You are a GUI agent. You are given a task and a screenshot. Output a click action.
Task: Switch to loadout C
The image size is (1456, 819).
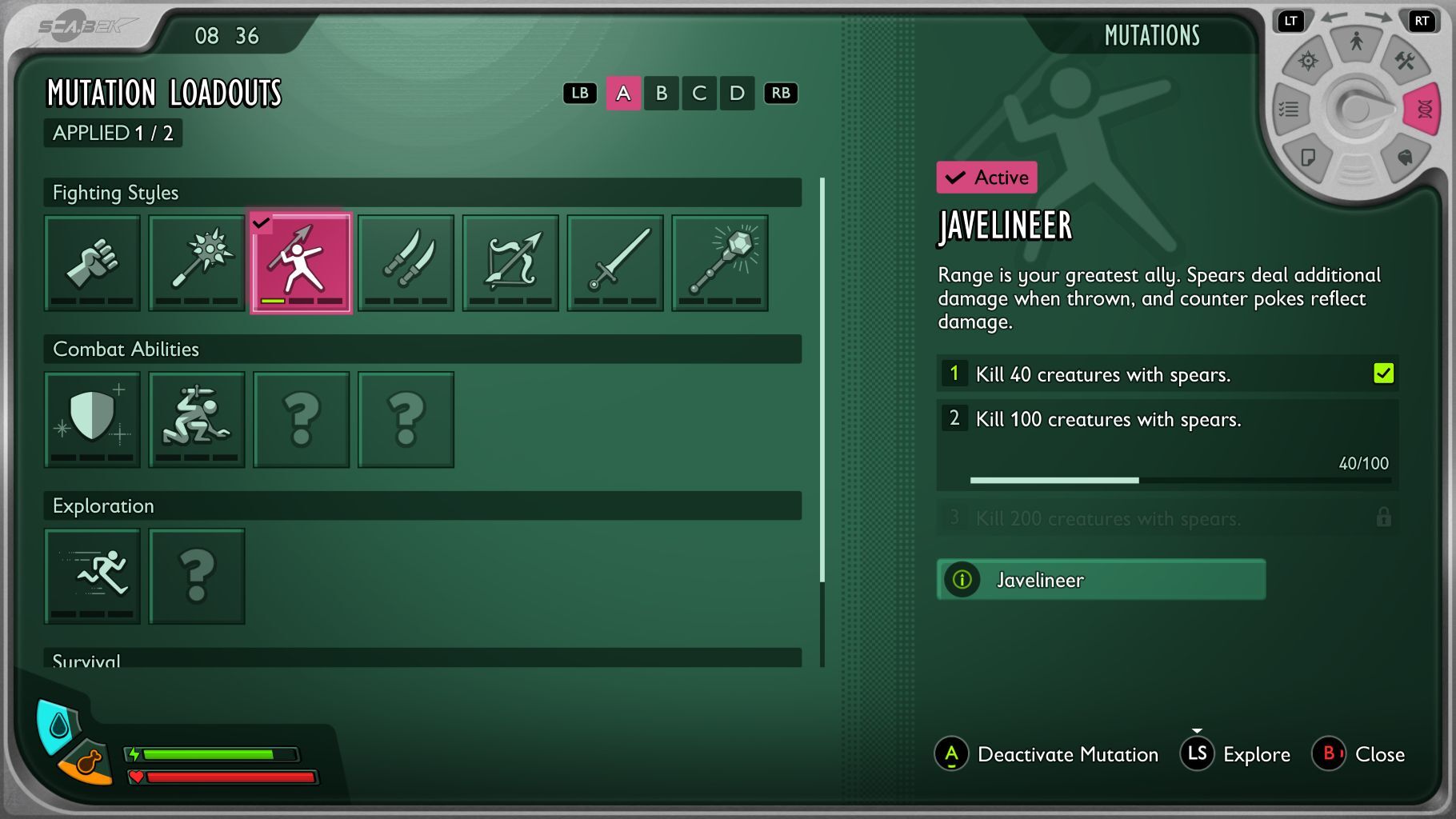699,94
